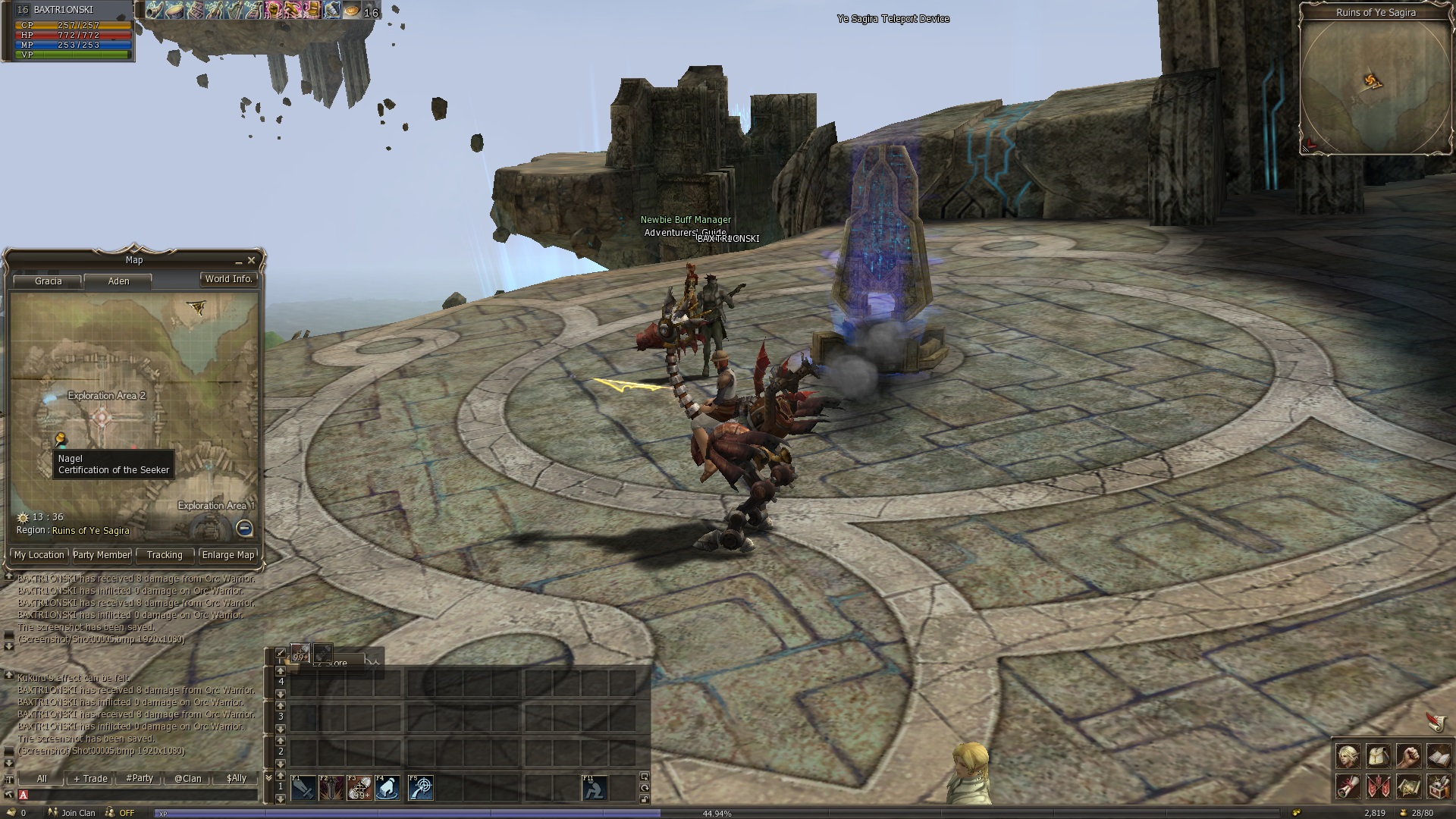Select the Tracking button on the map

pos(165,555)
